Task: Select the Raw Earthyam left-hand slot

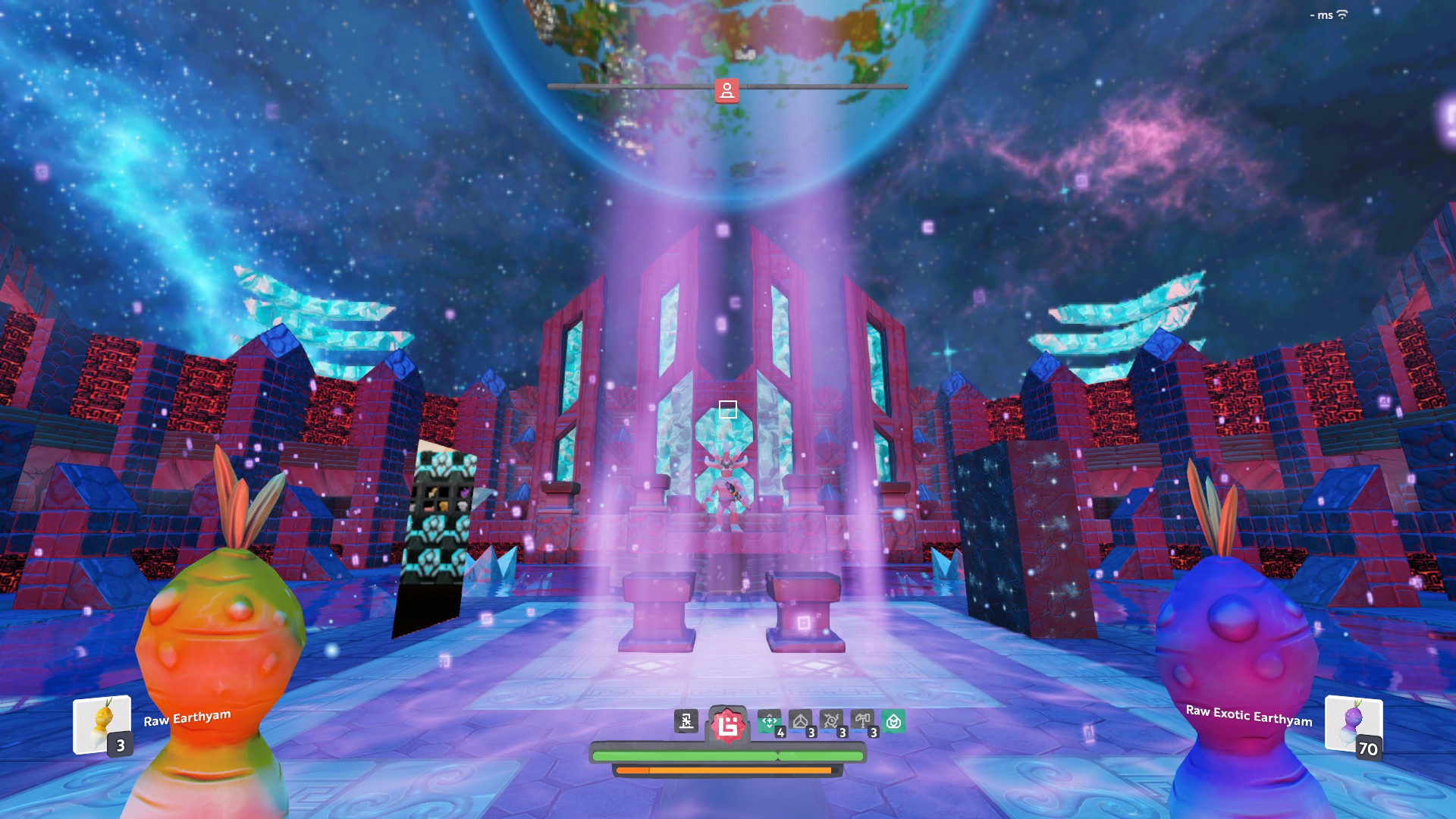Action: 102,725
